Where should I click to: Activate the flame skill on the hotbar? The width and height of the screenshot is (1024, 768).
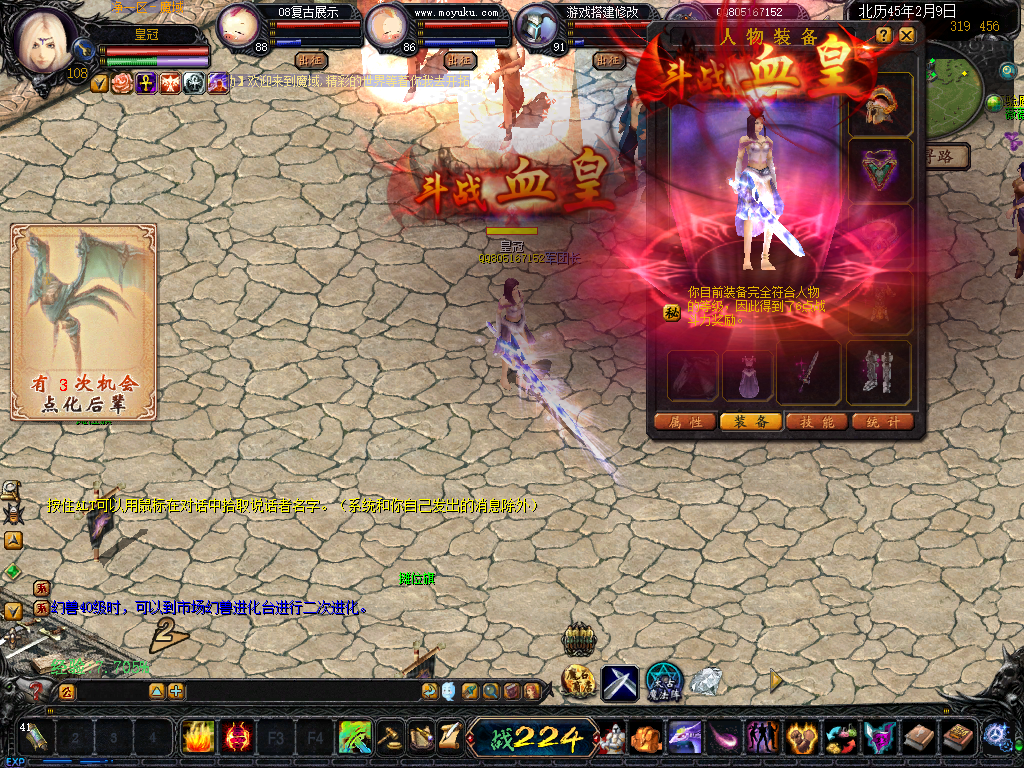(x=198, y=738)
